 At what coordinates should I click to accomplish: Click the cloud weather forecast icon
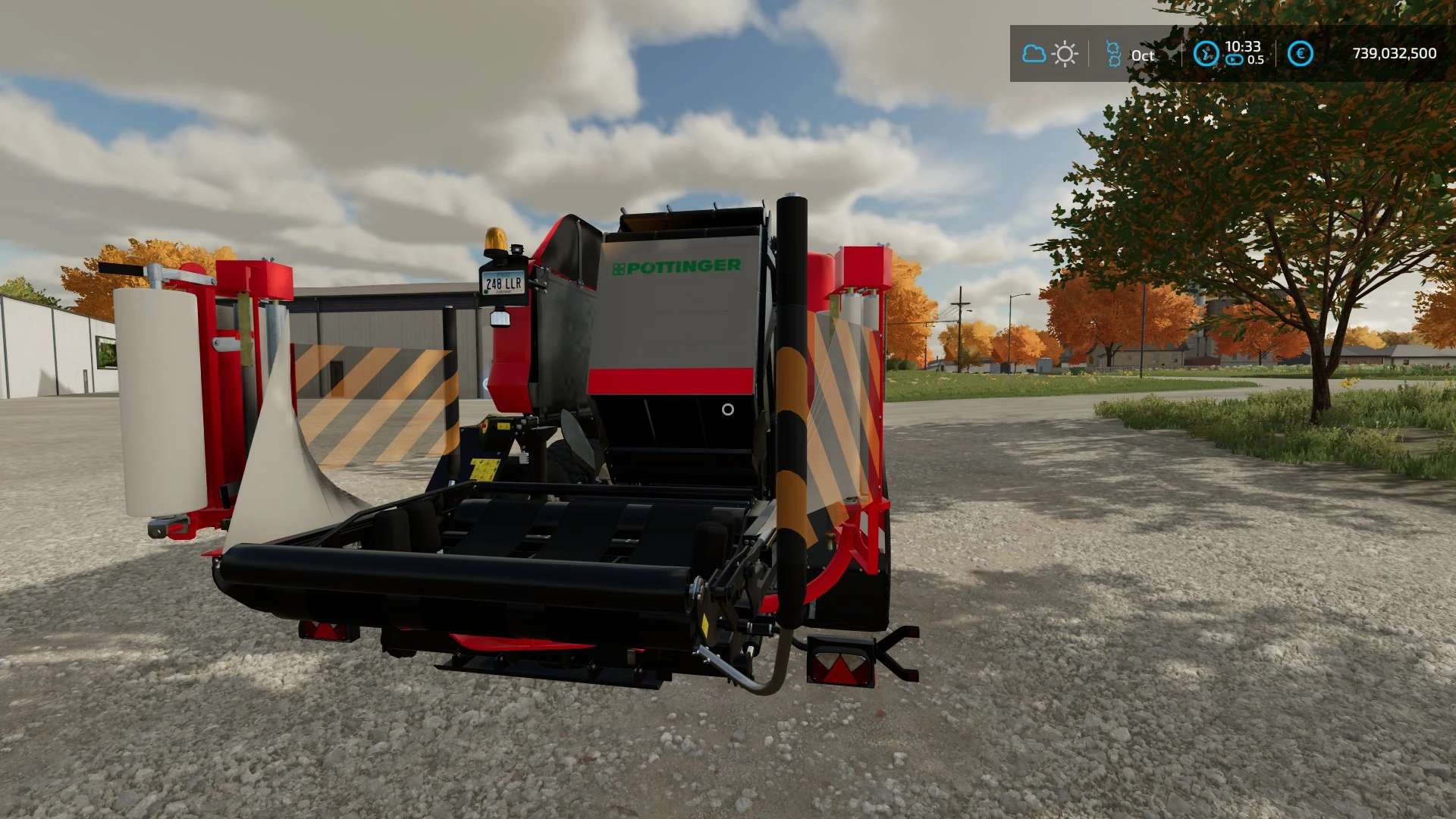point(1034,54)
